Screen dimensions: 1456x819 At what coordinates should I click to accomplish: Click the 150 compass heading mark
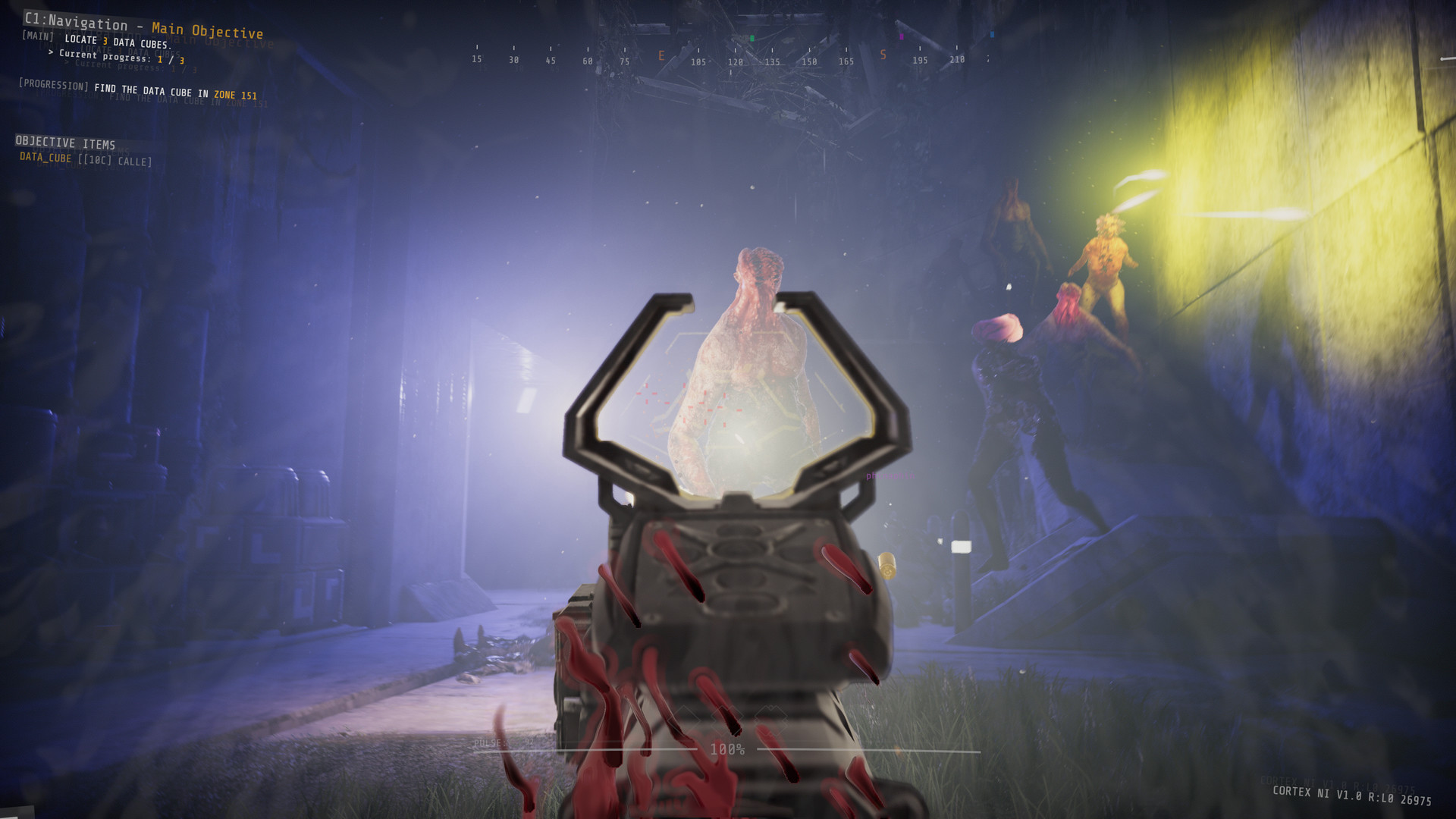pyautogui.click(x=810, y=60)
